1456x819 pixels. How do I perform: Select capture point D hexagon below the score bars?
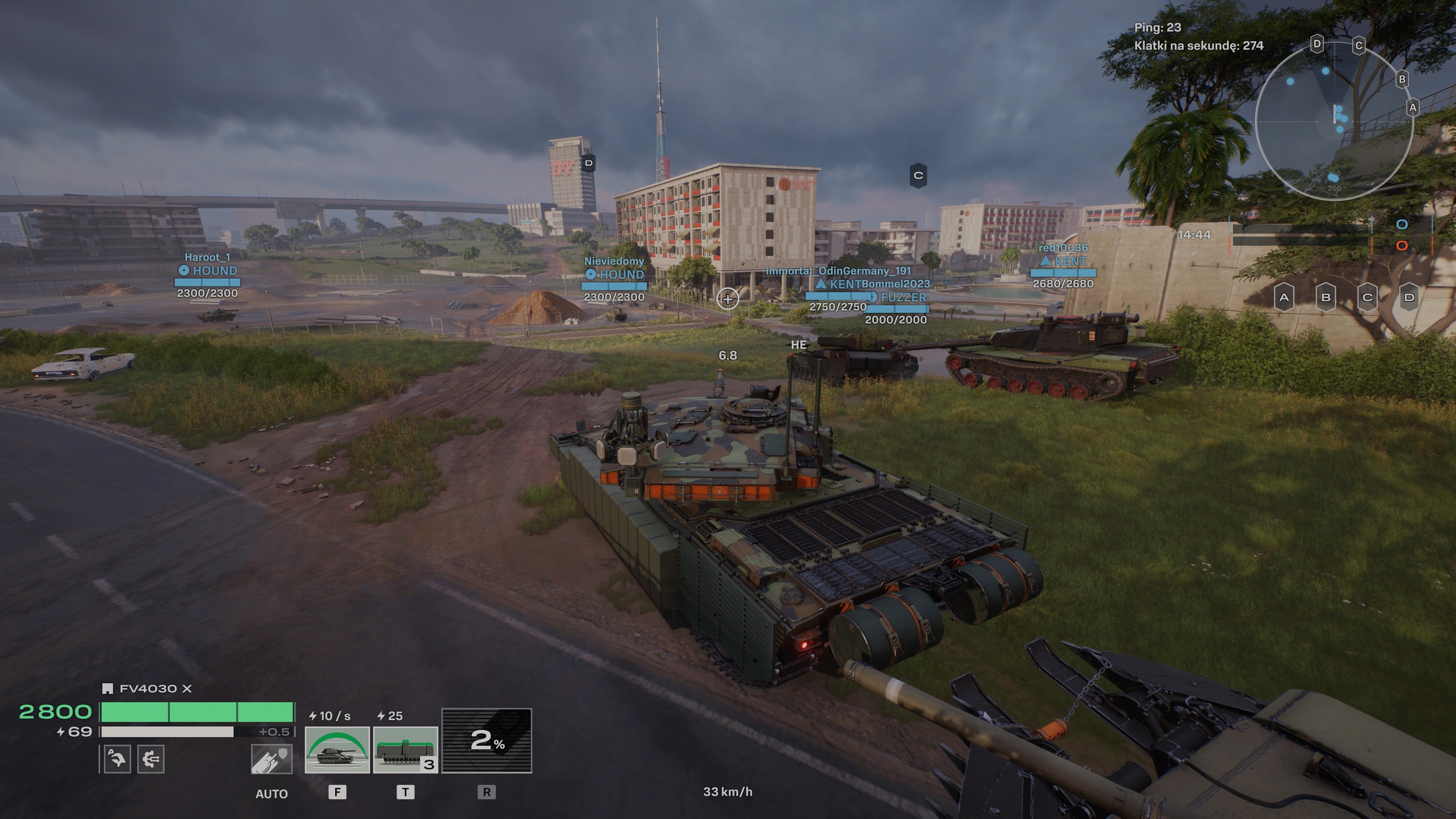(x=1409, y=297)
